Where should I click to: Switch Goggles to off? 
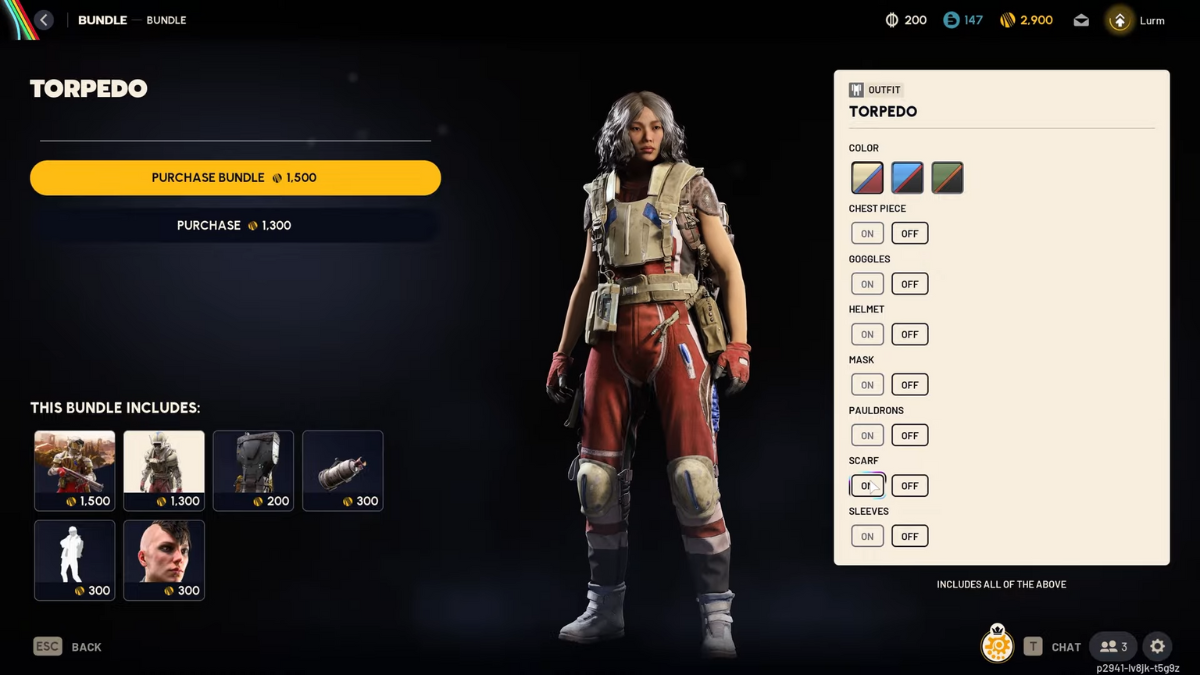click(x=909, y=284)
